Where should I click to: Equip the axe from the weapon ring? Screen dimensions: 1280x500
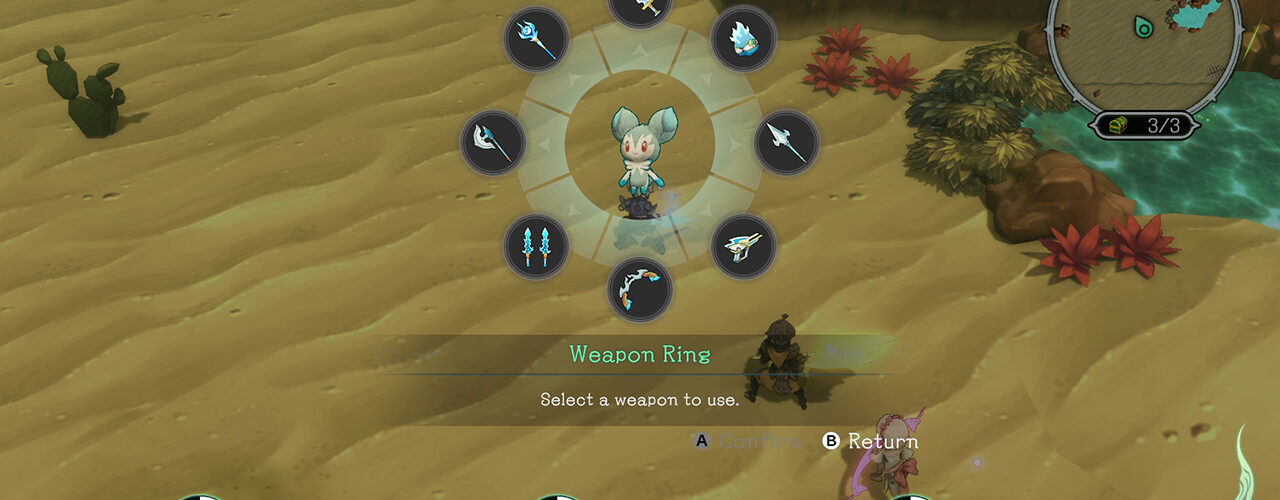click(x=494, y=143)
